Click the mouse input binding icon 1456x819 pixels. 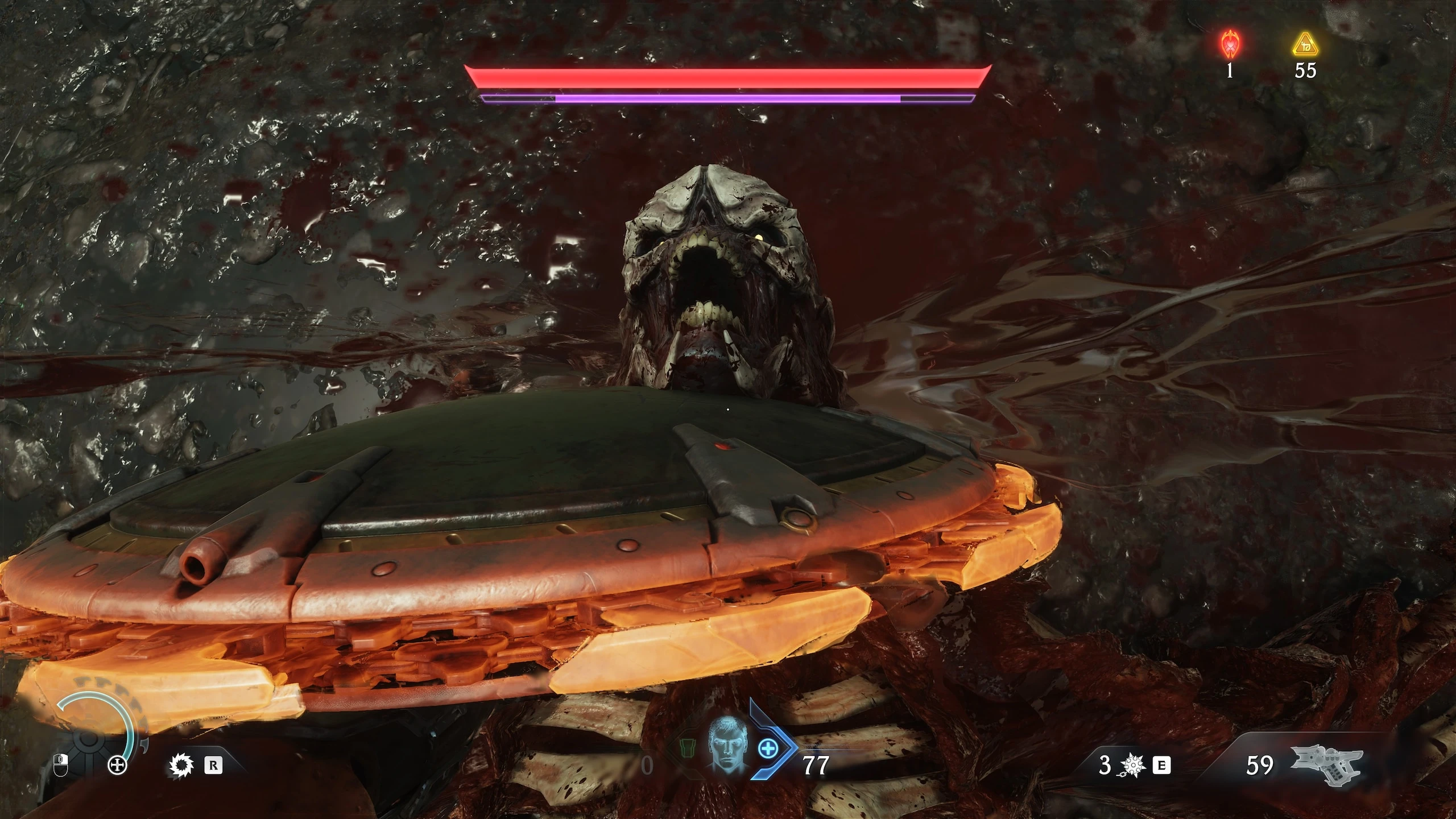(x=60, y=766)
